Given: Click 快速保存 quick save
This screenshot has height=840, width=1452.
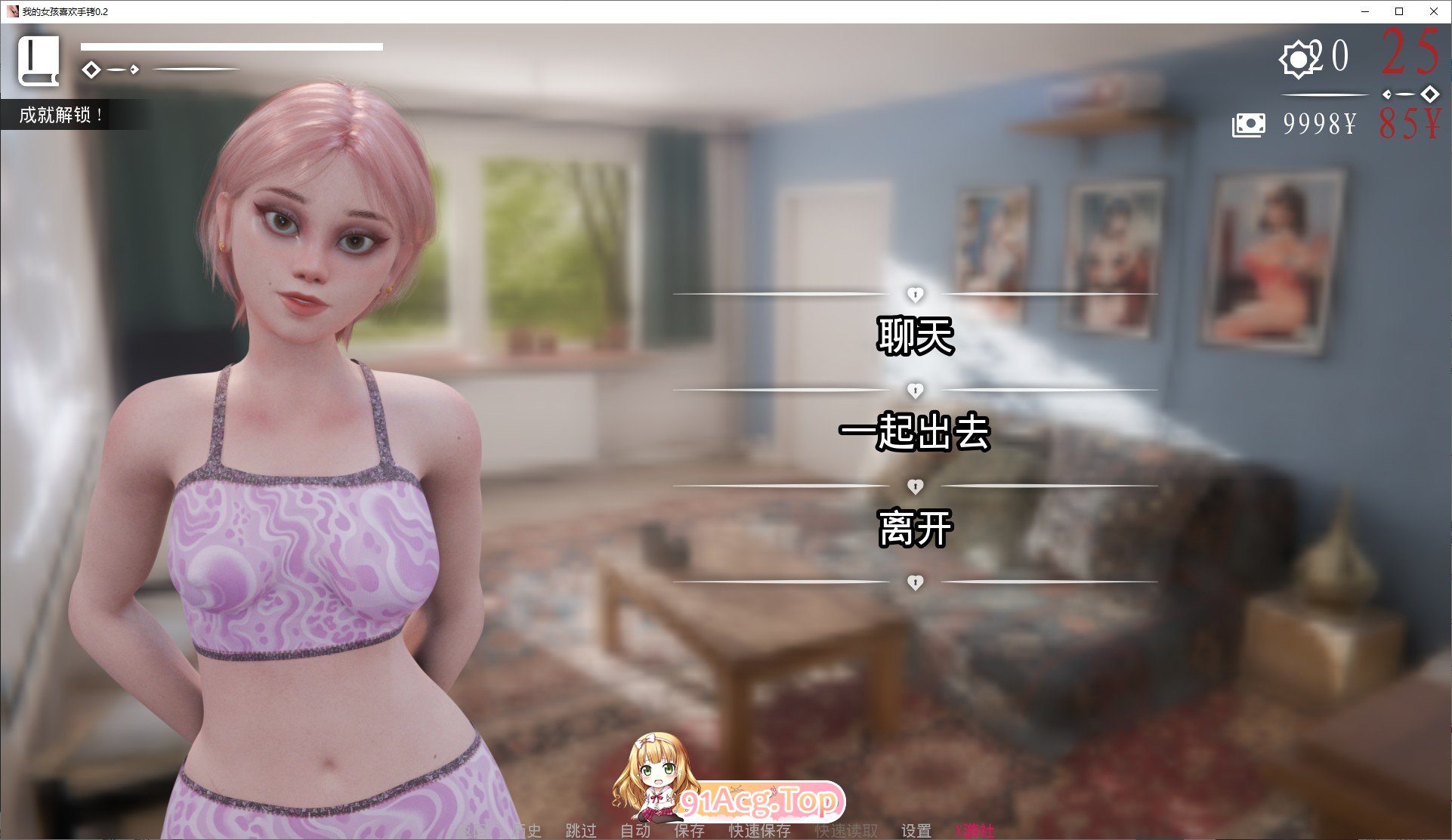Looking at the screenshot, I should click(759, 831).
